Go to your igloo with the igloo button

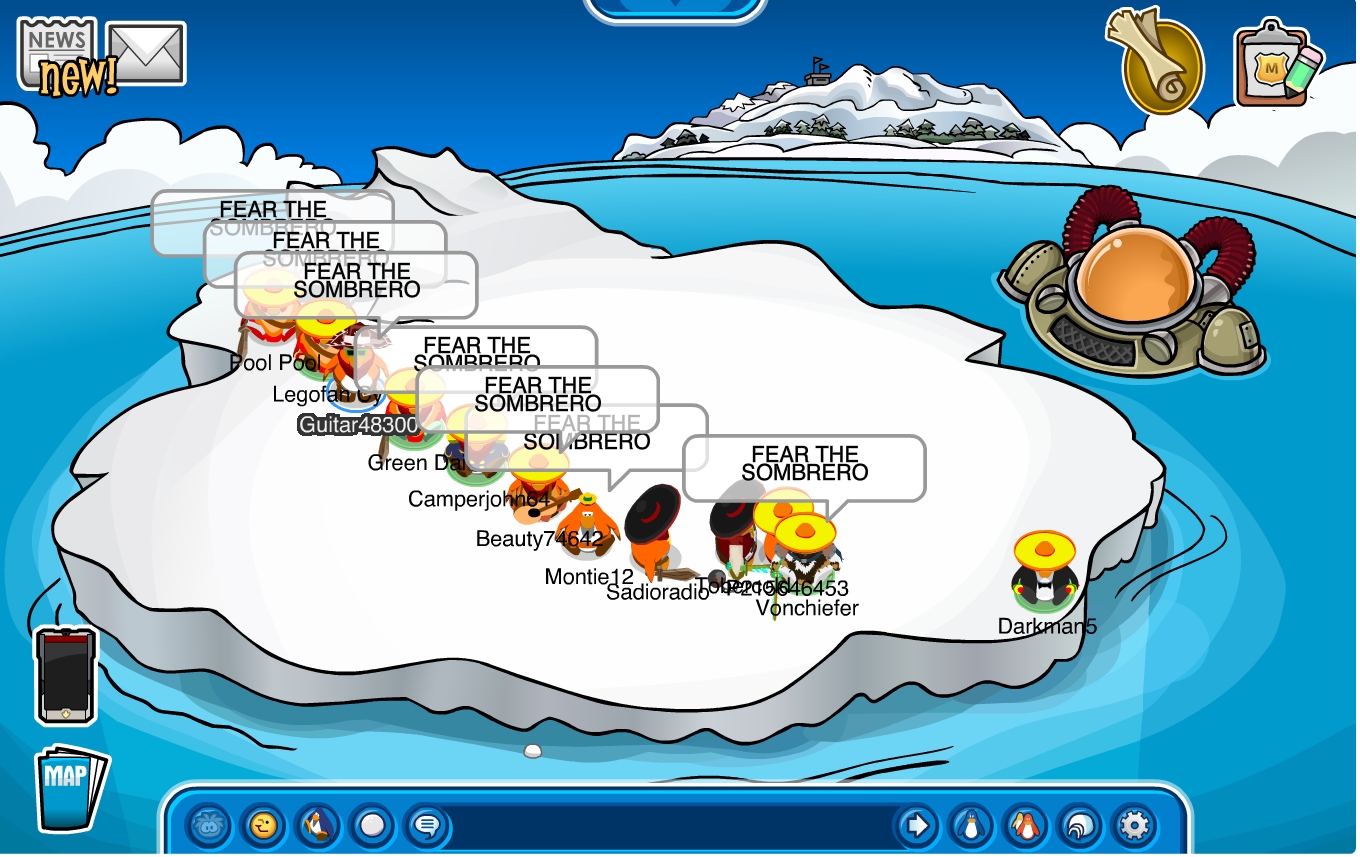(1079, 826)
